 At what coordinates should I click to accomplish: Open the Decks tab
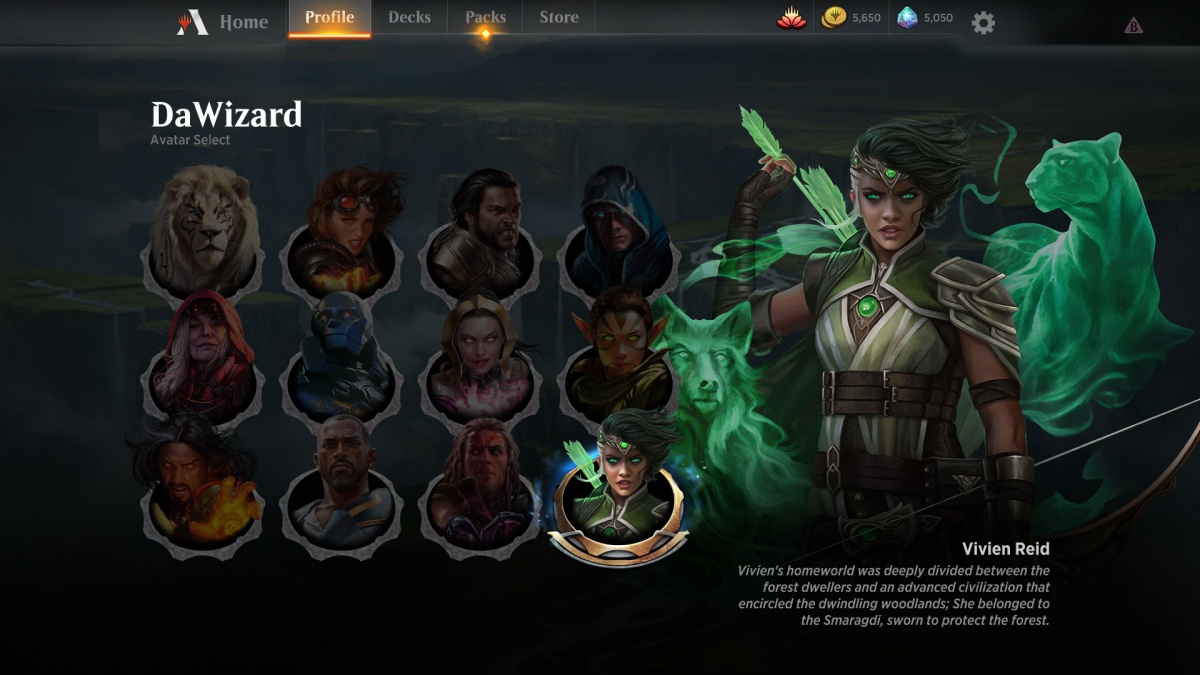coord(409,18)
